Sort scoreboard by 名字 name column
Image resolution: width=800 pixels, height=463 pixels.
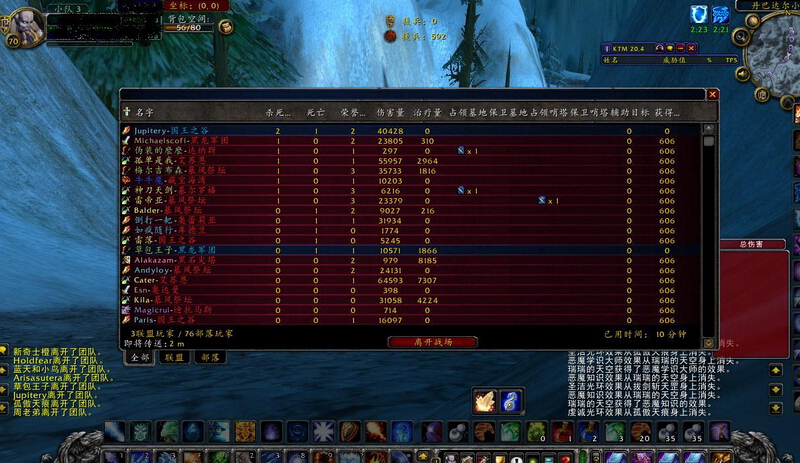[x=144, y=112]
